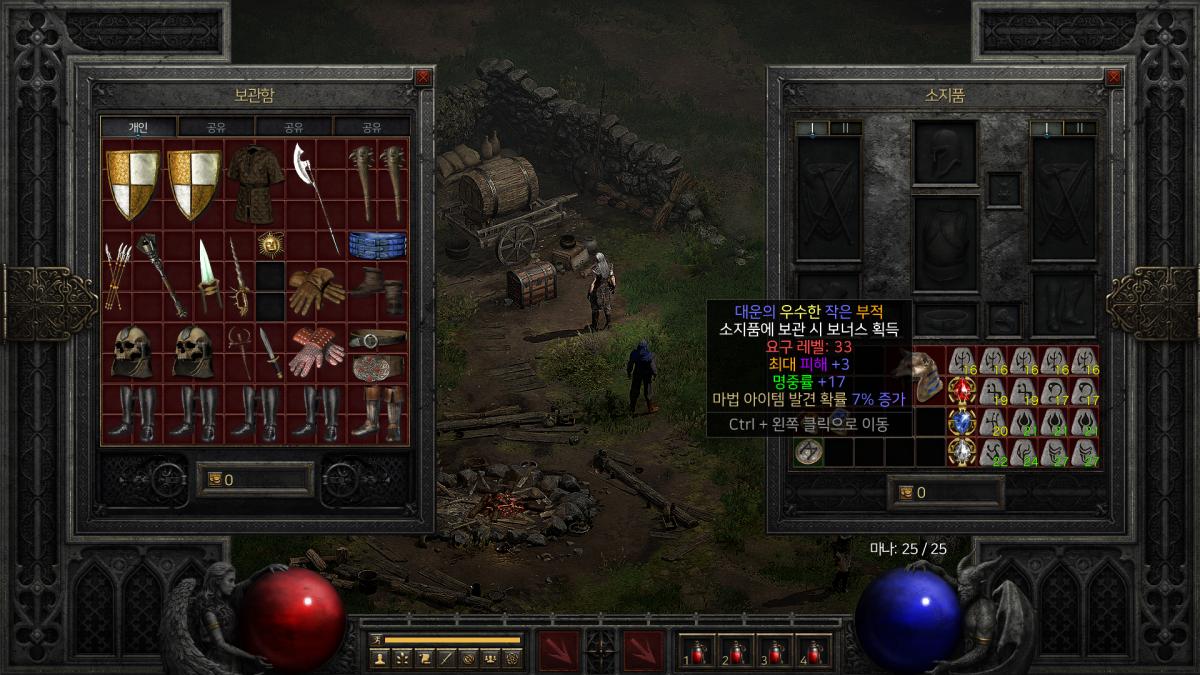The width and height of the screenshot is (1200, 675).
Task: Pick up the arrow quiver in stash
Action: pyautogui.click(x=117, y=275)
